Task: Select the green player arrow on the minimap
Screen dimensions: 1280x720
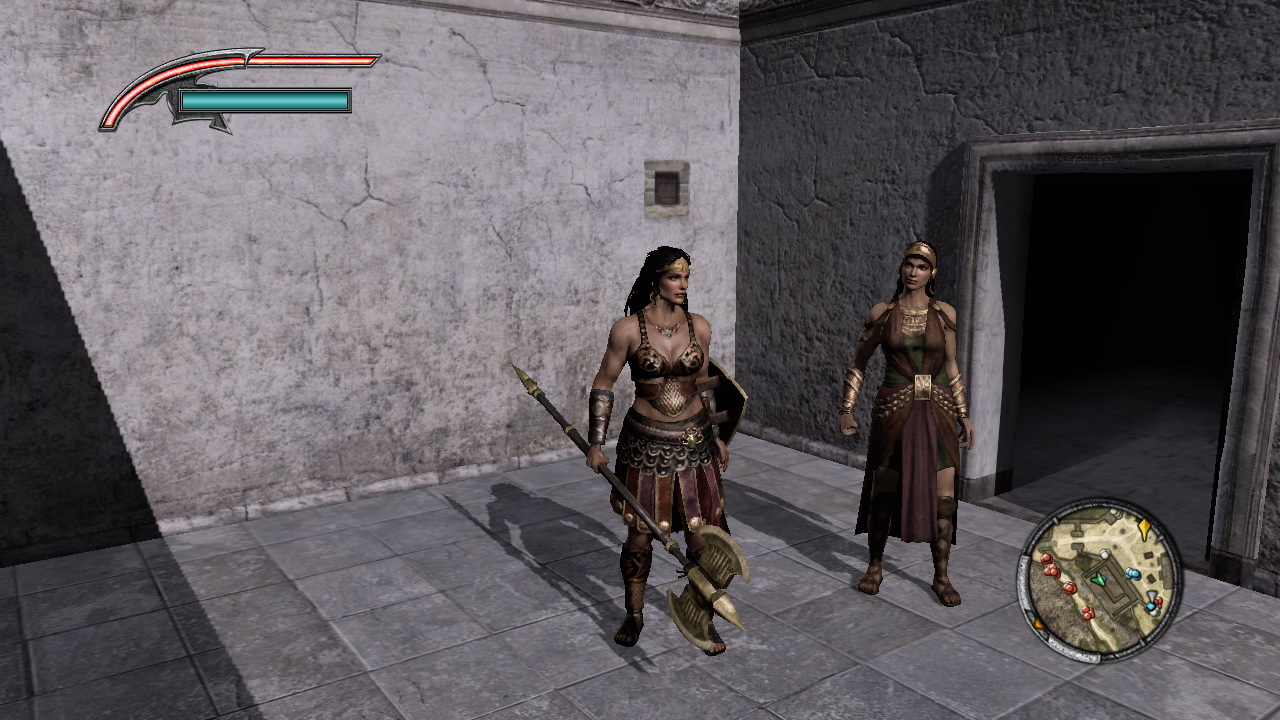Action: coord(1099,580)
